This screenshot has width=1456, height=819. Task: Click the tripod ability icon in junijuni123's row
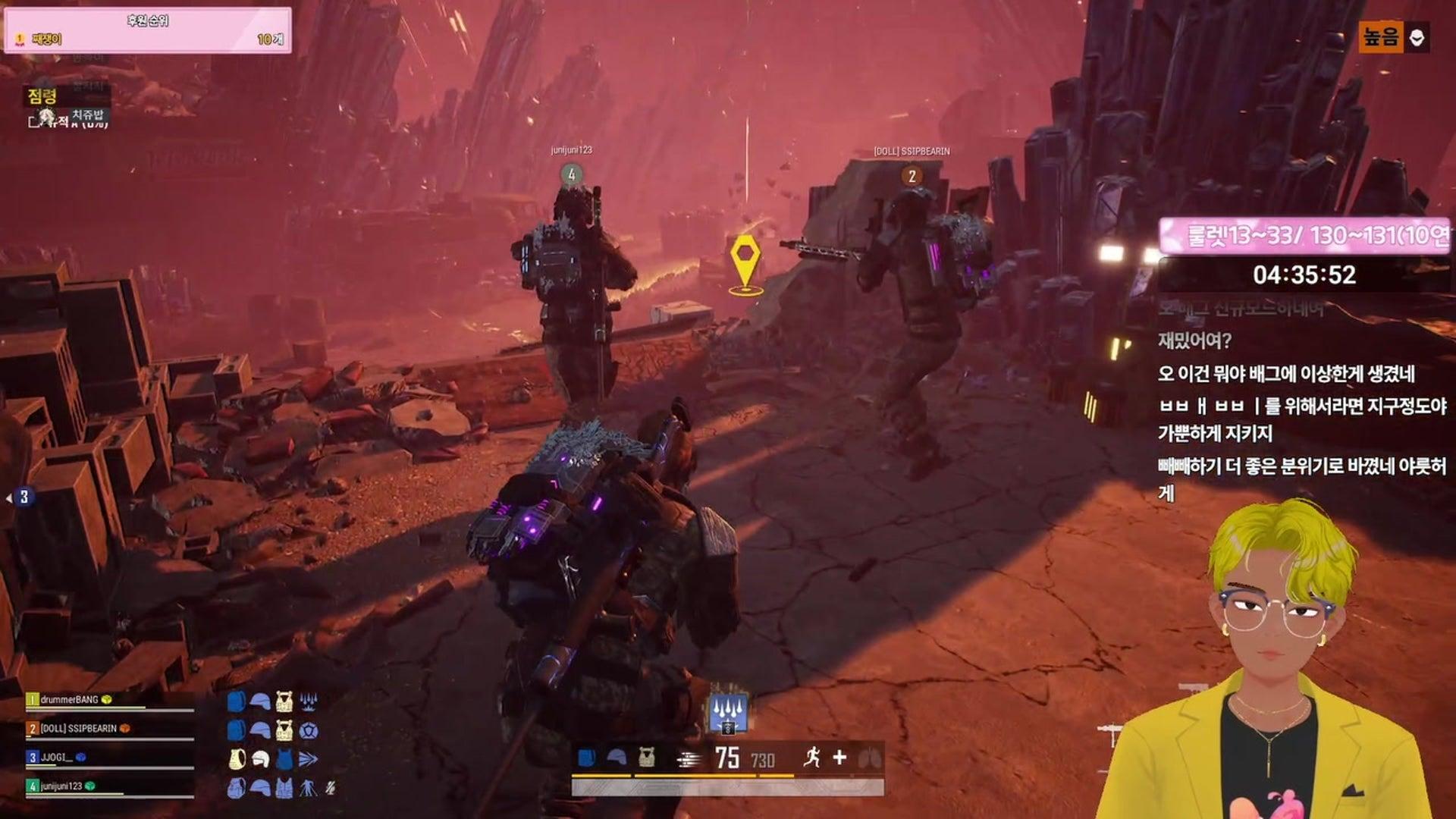tap(308, 789)
